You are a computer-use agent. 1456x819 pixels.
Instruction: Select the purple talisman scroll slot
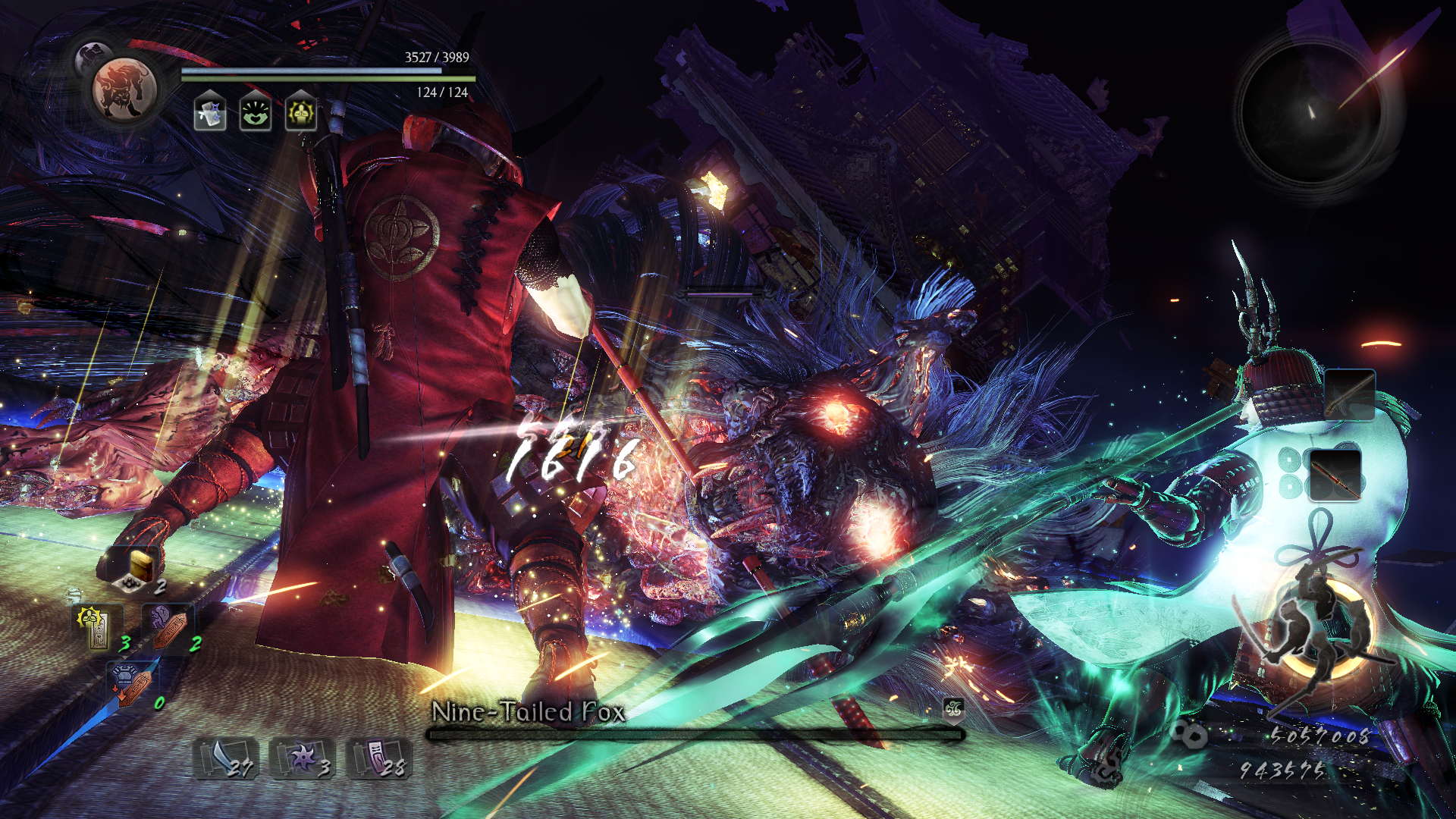[378, 758]
